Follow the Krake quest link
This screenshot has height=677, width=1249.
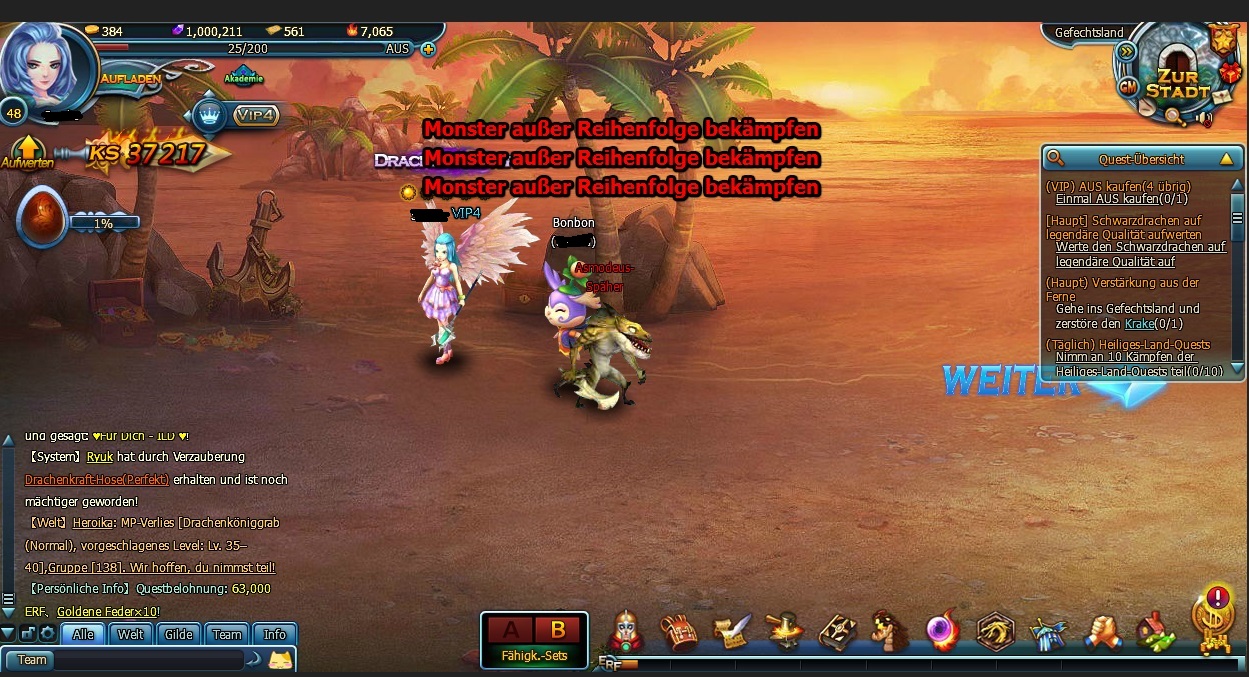coord(1139,324)
